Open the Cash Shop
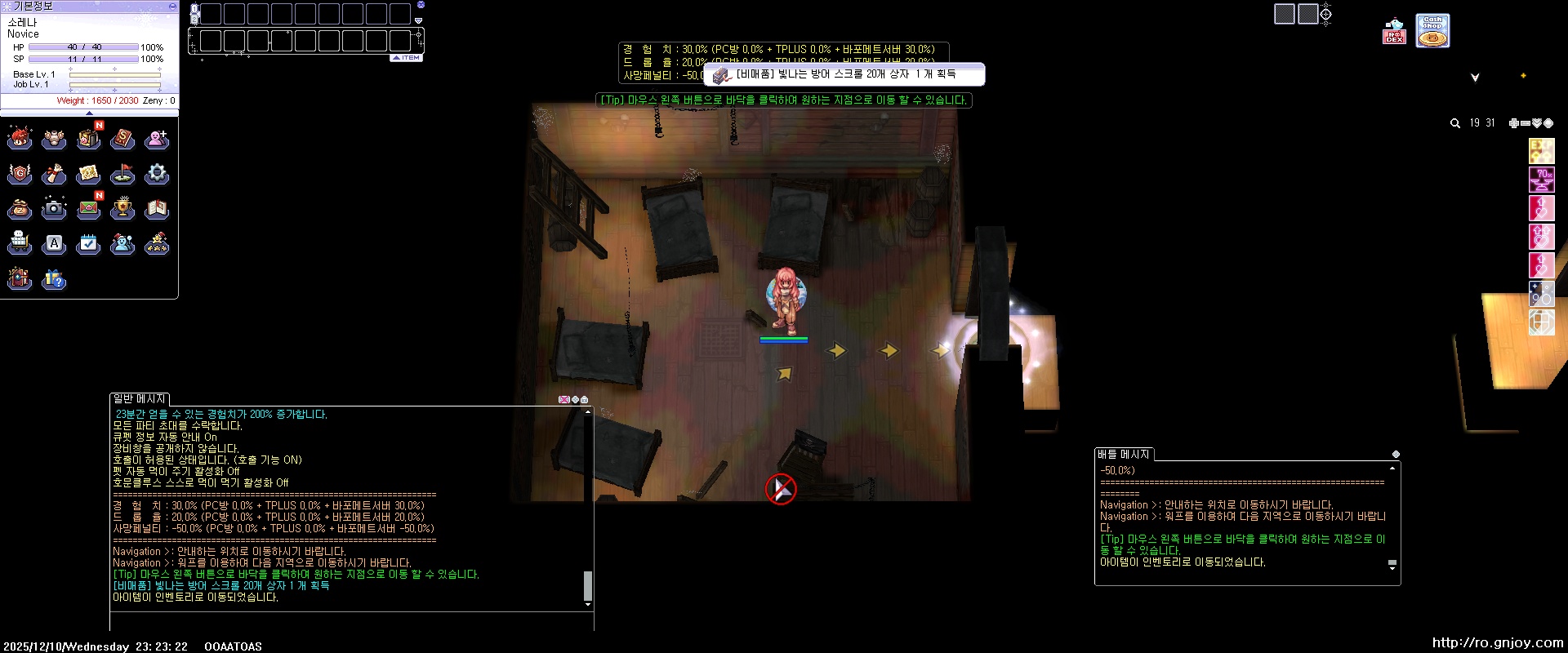Screen dimensions: 1568x653 [1432, 31]
